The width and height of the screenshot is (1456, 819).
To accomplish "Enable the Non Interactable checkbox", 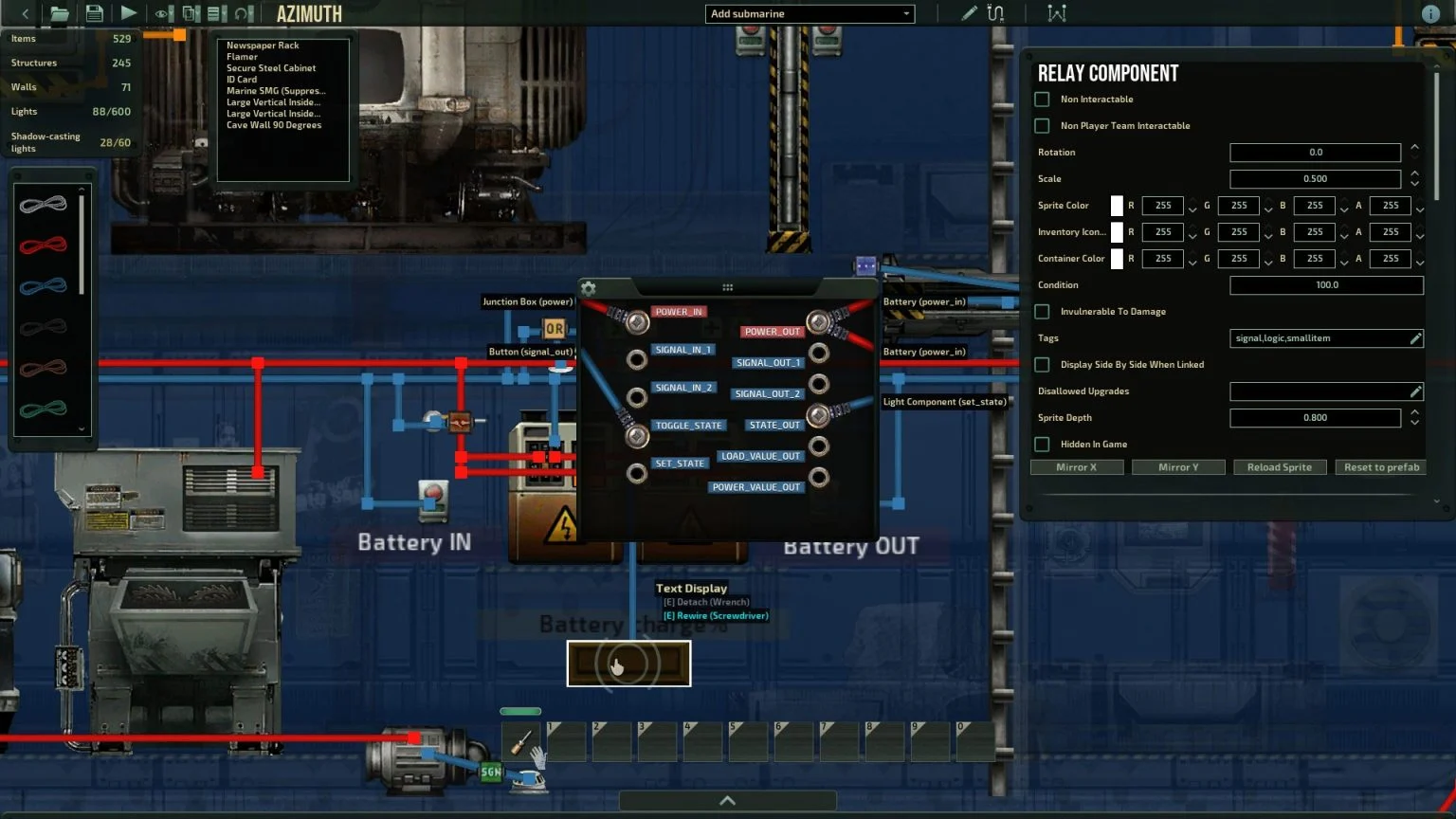I will pos(1042,99).
